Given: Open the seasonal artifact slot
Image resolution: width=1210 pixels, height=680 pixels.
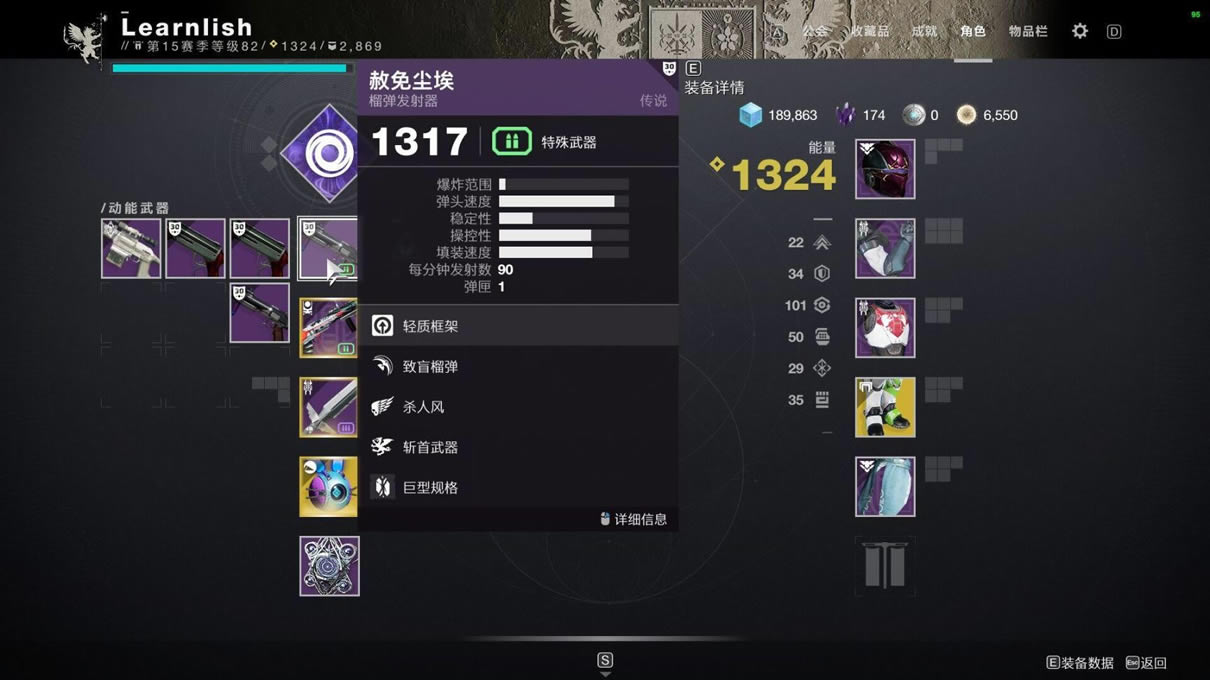Looking at the screenshot, I should point(329,566).
